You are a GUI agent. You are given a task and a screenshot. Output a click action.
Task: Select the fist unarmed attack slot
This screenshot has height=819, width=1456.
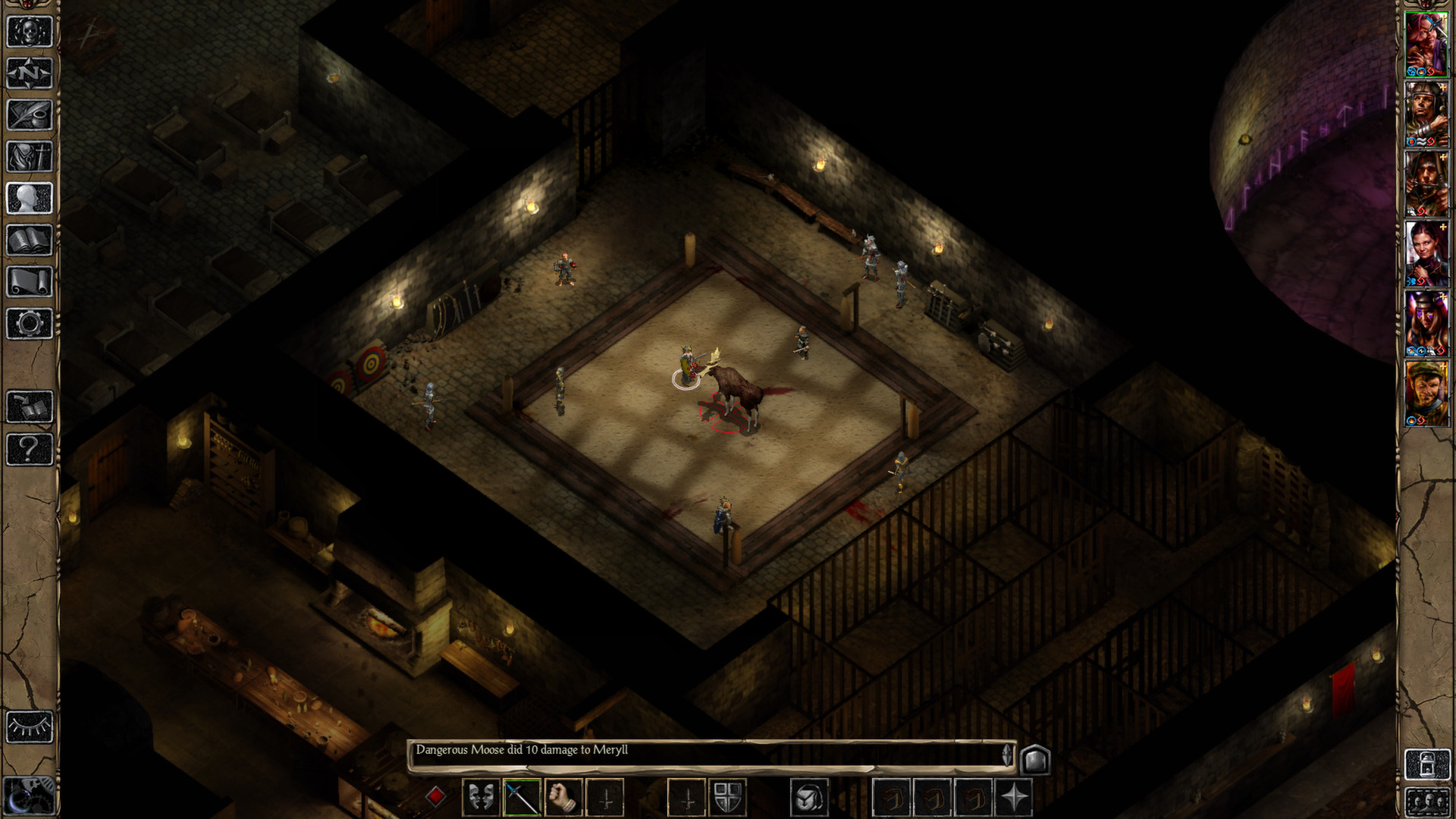pos(563,798)
